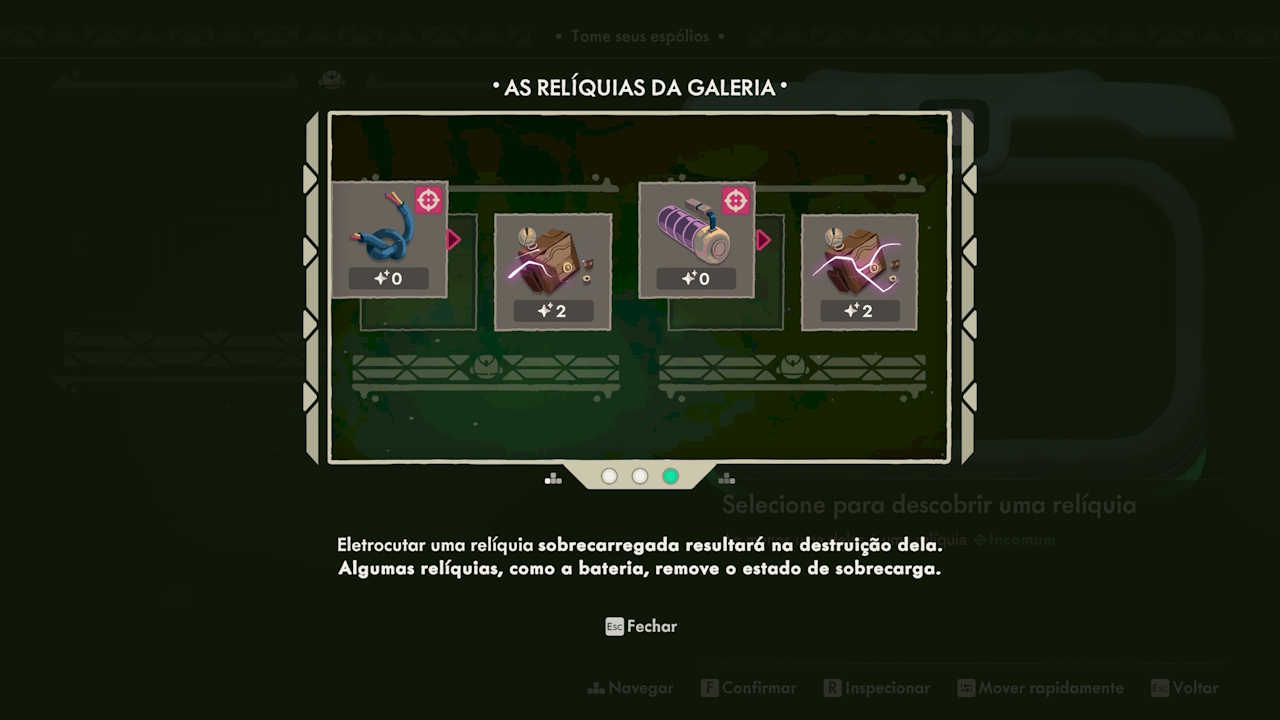Screen dimensions: 1280x720
Task: Click the target crosshair on the battery relic
Action: point(737,201)
